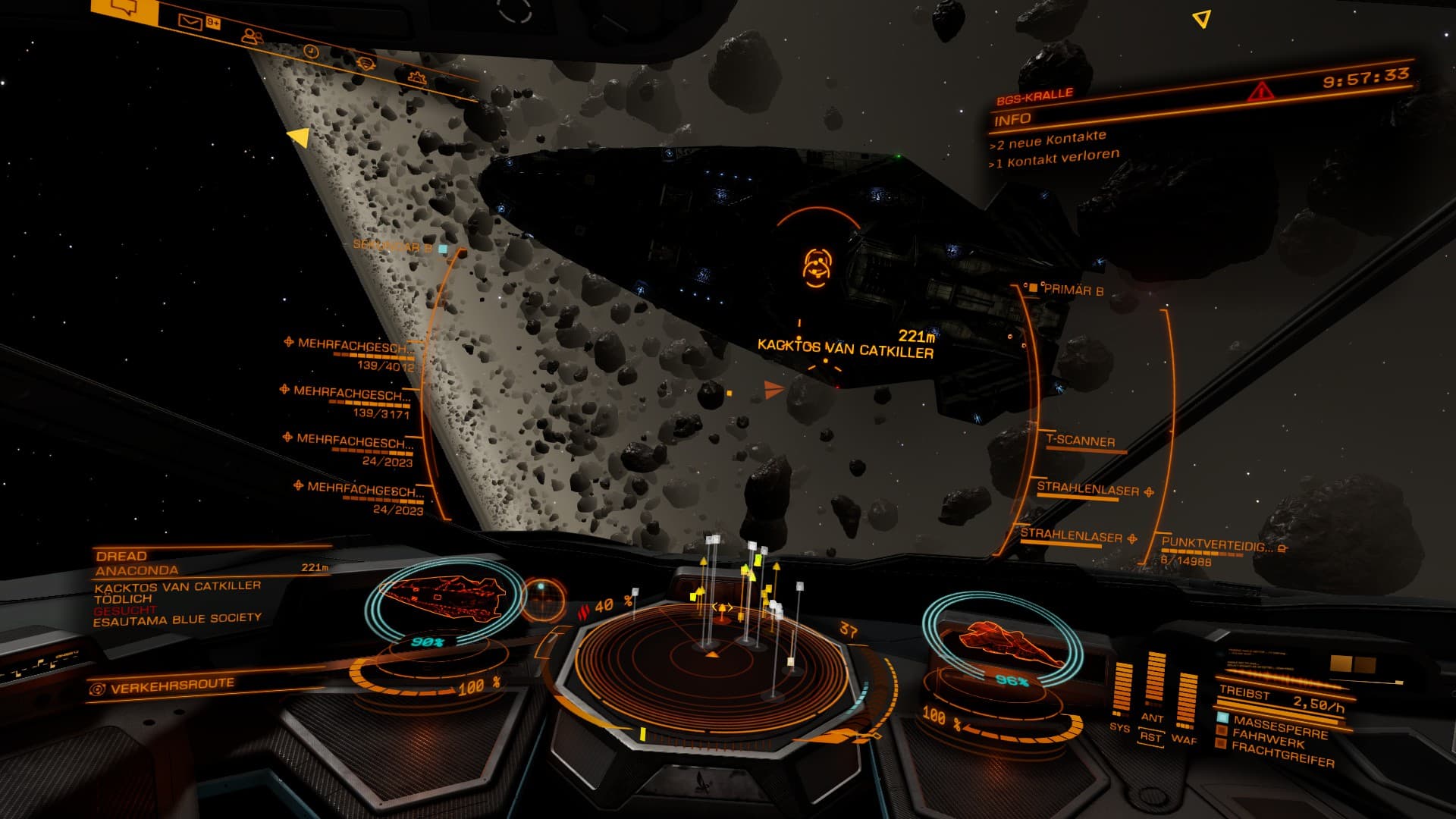Viewport: 1456px width, 819px height.
Task: Select the gear settings tab in comms panel
Action: coord(416,77)
